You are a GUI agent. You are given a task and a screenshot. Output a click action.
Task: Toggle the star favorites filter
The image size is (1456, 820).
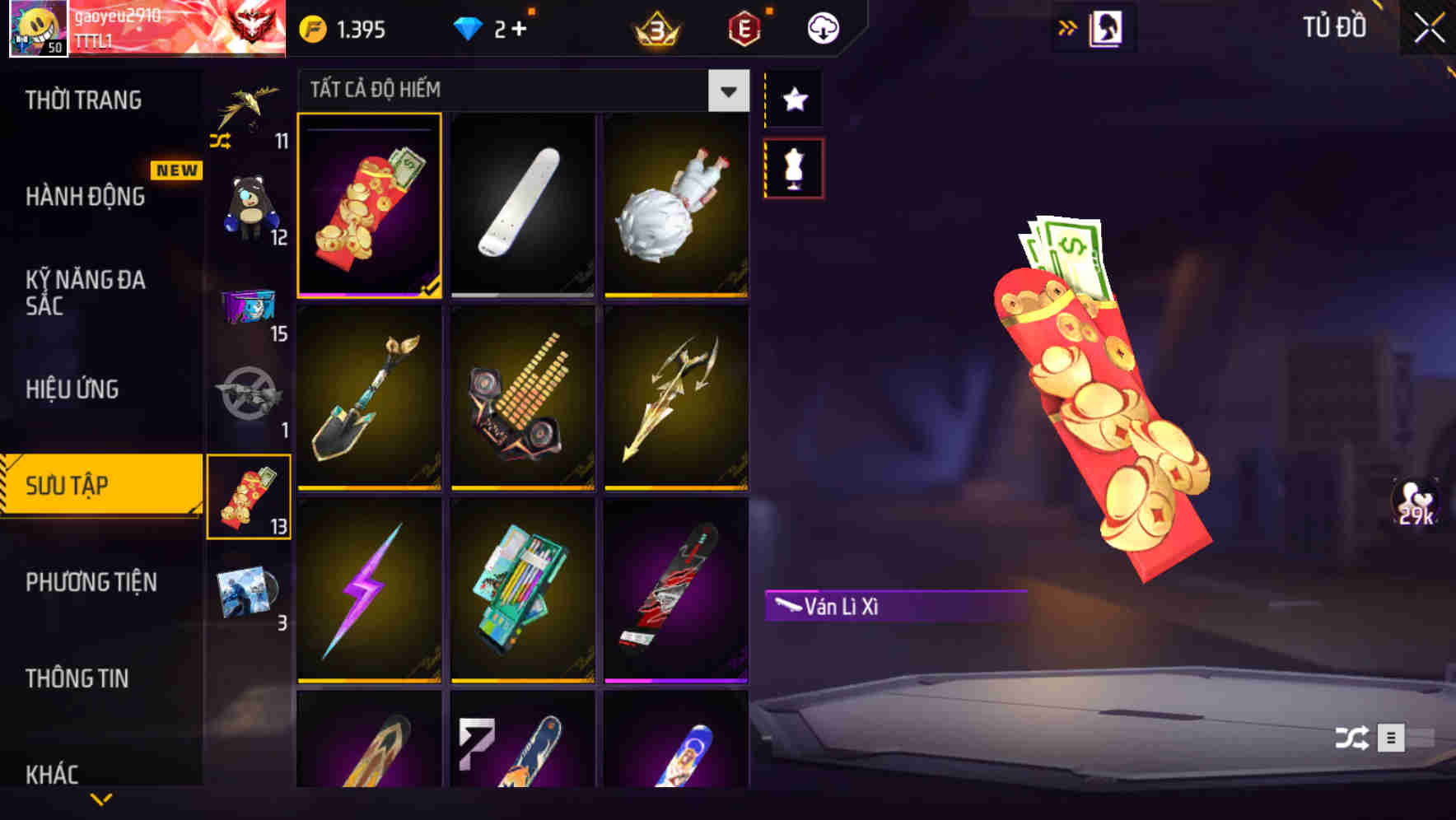[x=793, y=100]
